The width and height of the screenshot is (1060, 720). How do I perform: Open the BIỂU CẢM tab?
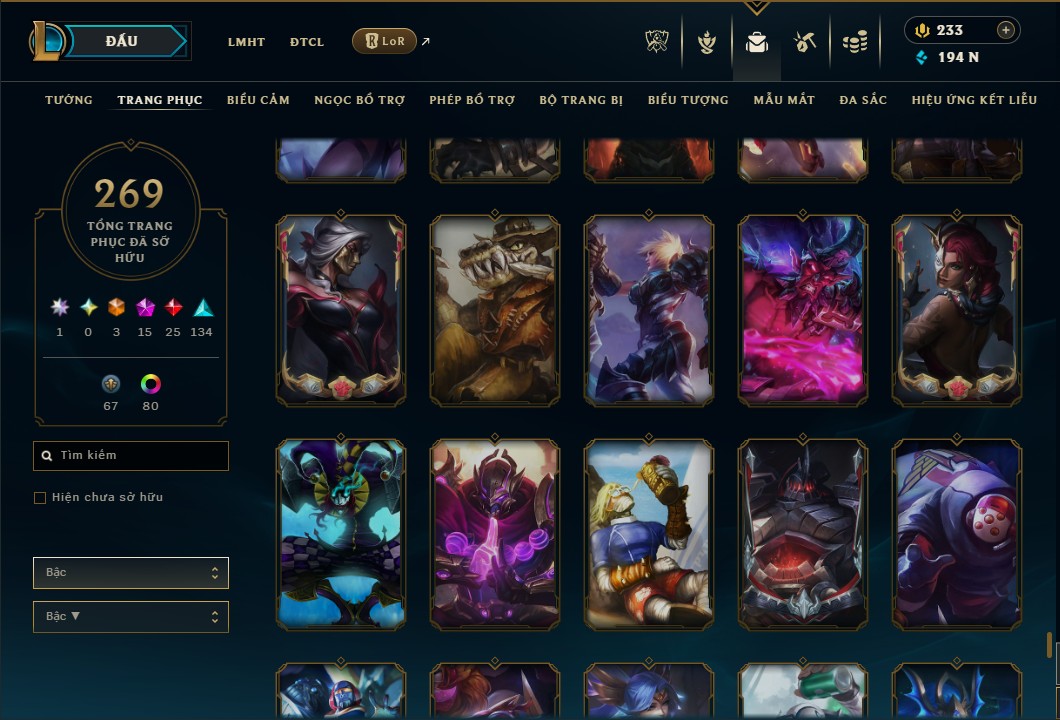tap(258, 100)
